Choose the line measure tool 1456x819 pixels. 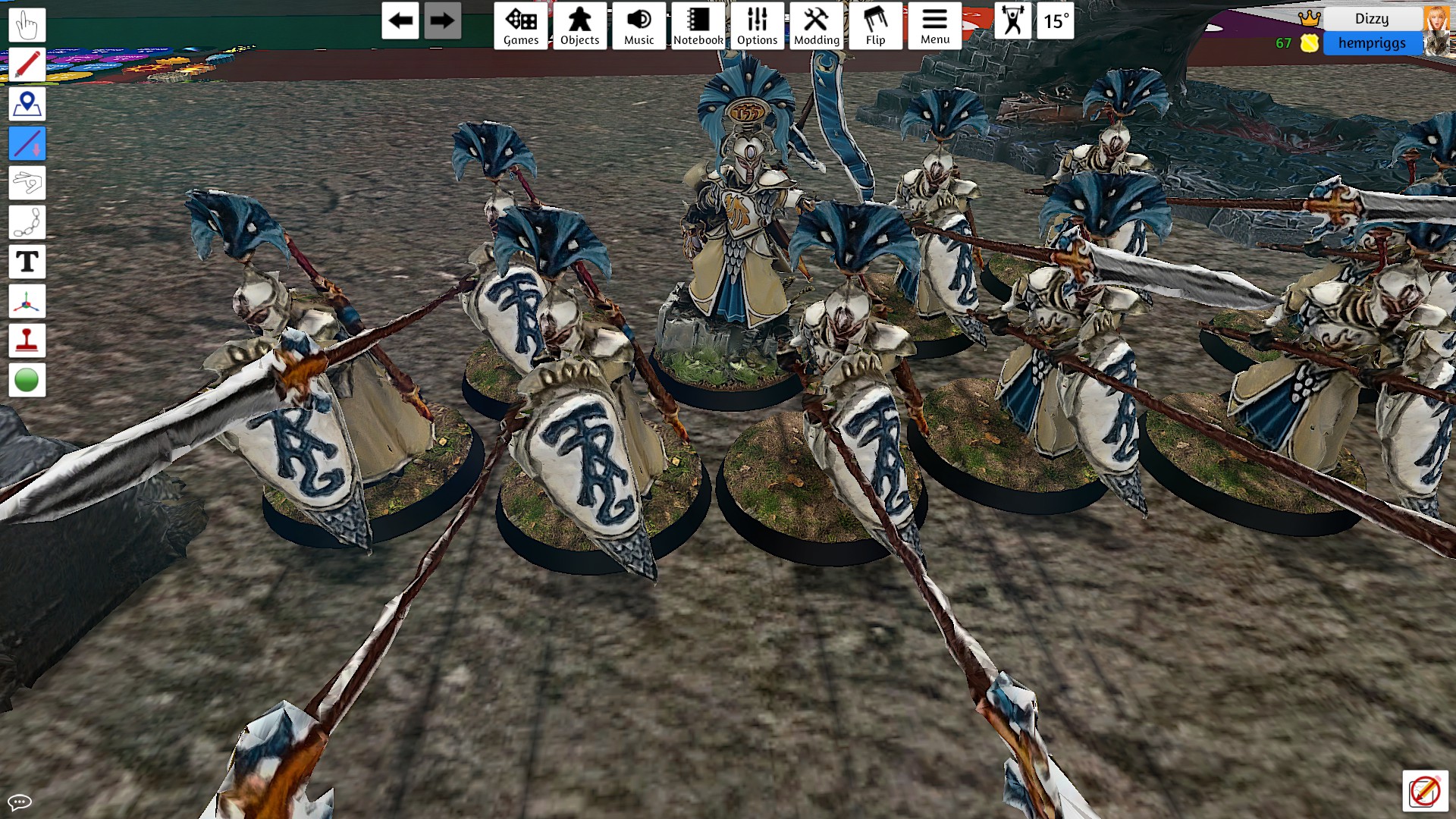[27, 143]
